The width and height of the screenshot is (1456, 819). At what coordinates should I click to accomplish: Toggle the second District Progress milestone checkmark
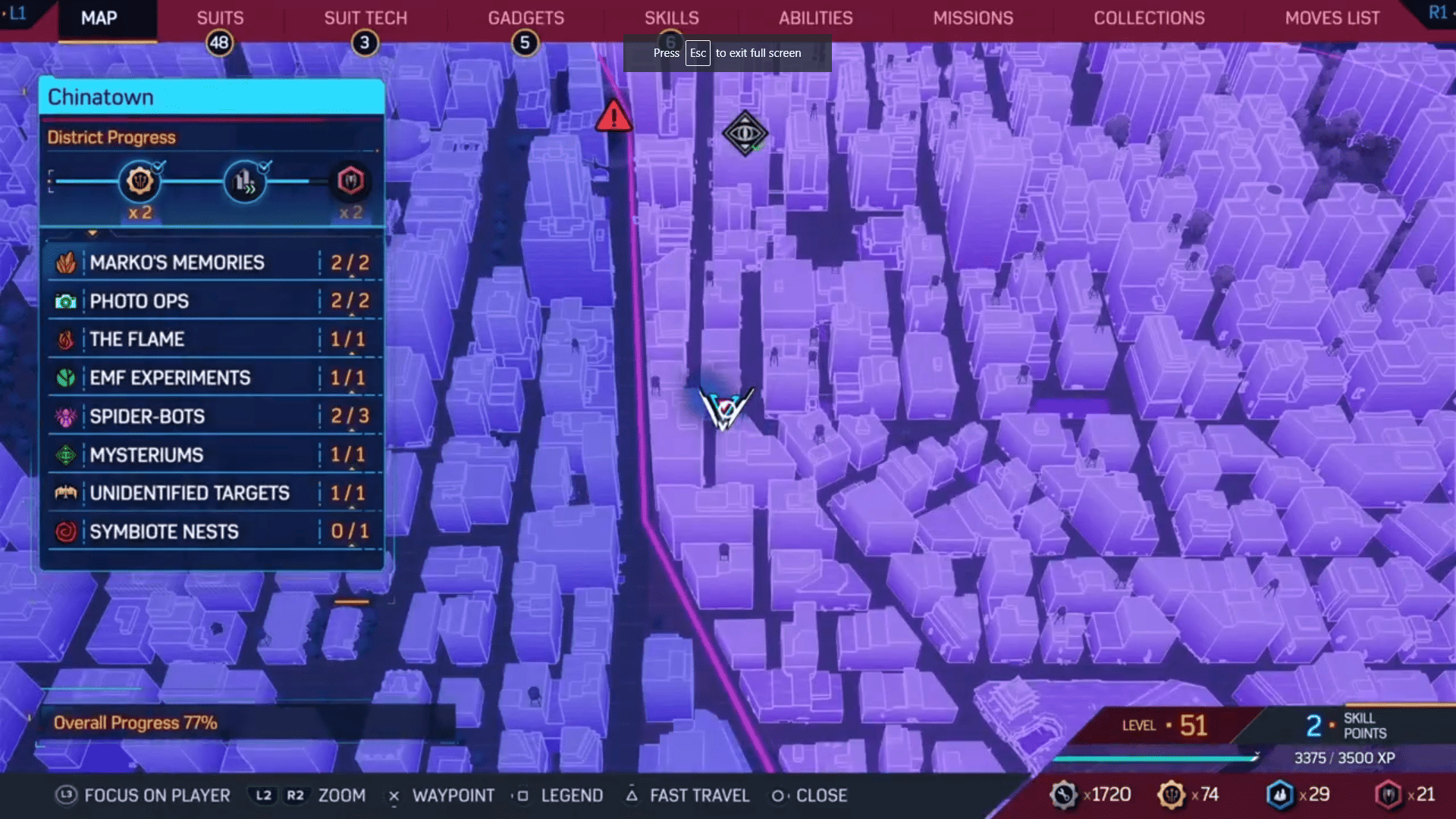pos(265,165)
